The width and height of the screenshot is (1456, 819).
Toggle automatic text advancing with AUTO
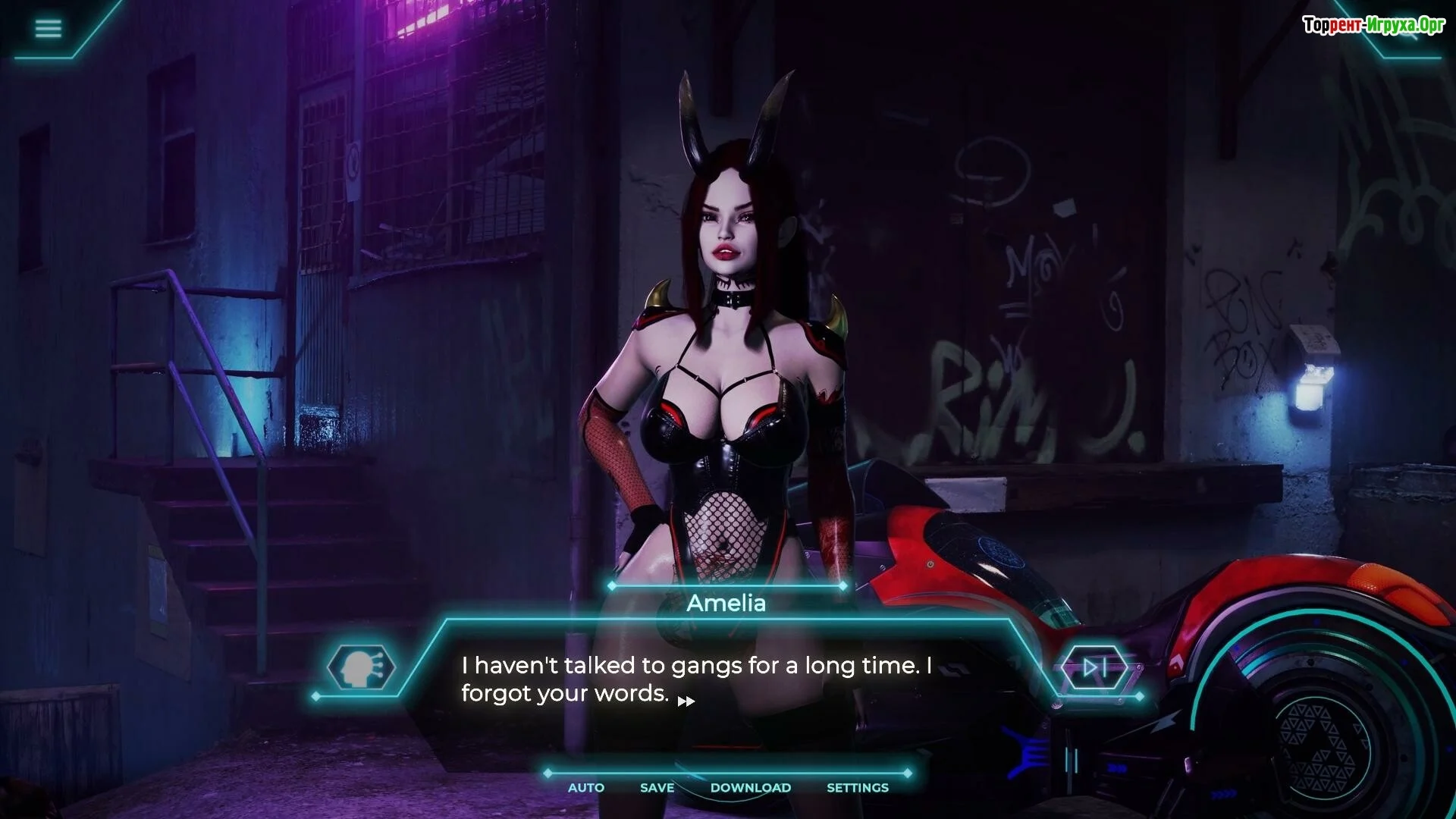pyautogui.click(x=585, y=787)
